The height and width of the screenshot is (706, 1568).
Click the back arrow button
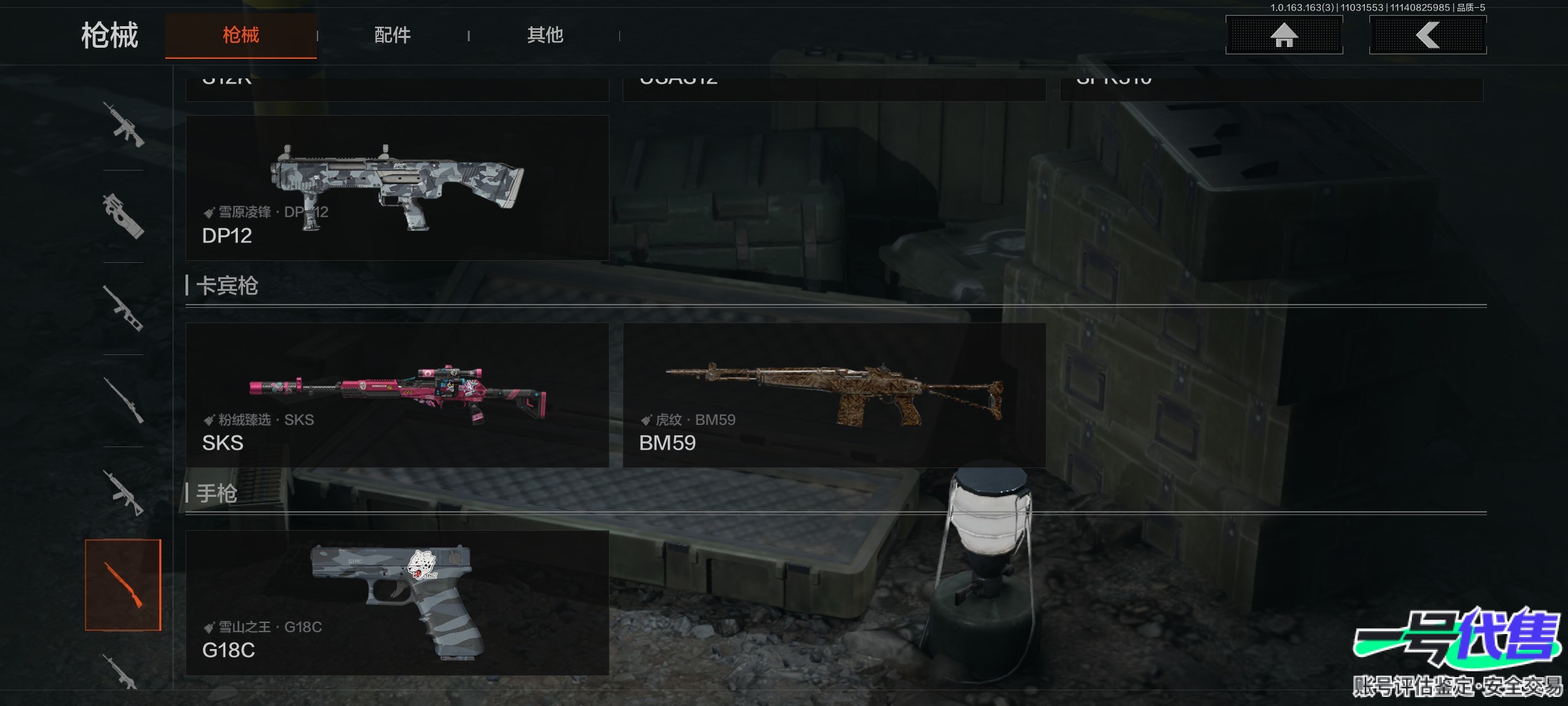(1428, 35)
